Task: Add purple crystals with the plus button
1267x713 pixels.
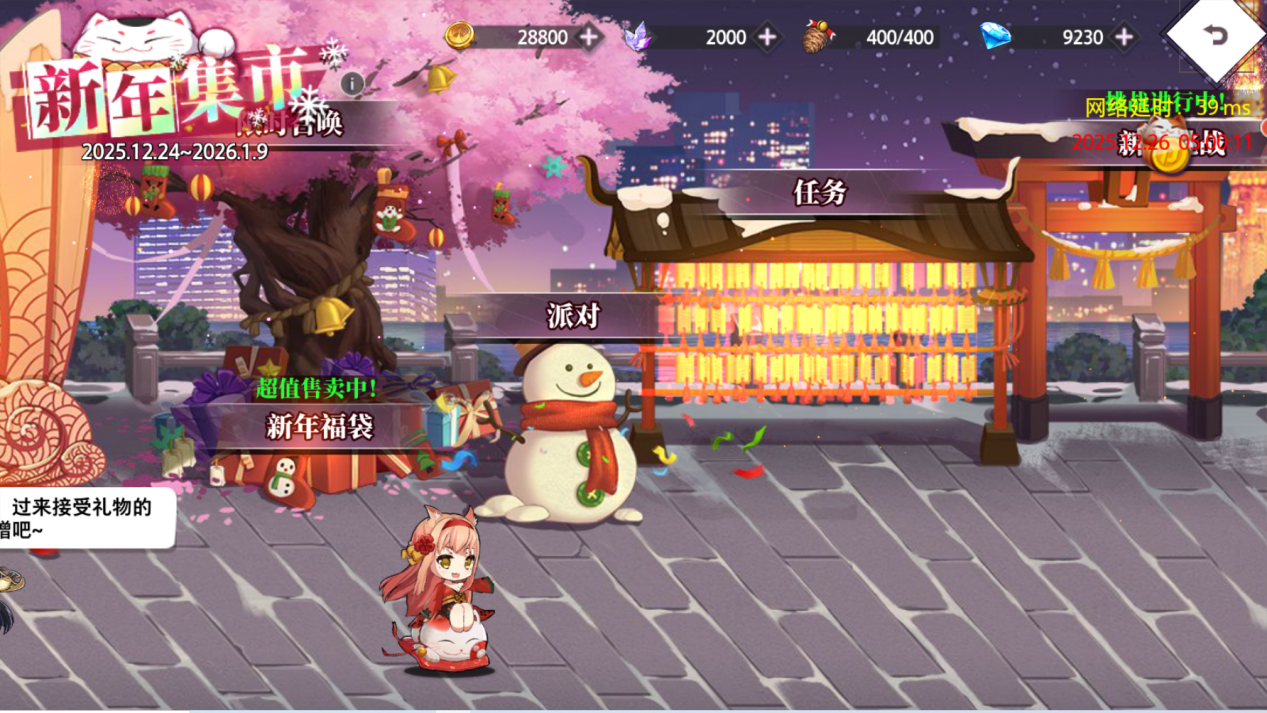Action: [767, 37]
